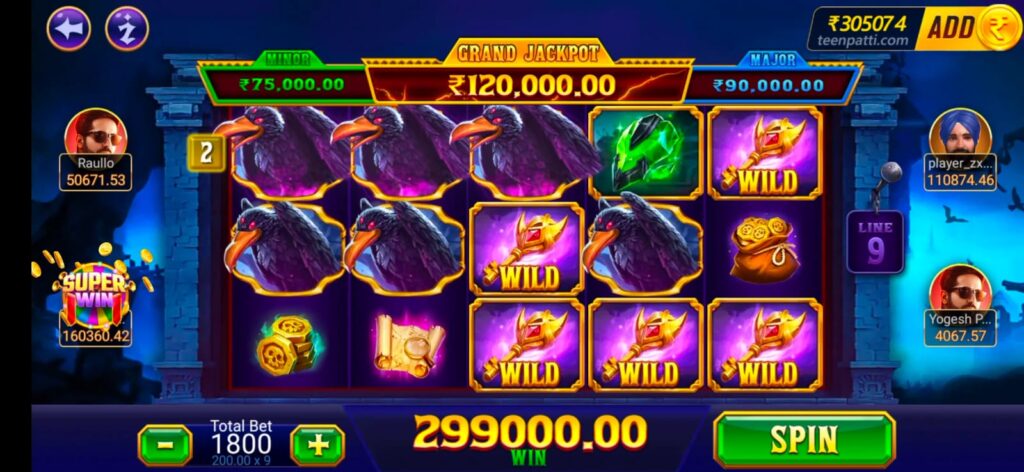Image resolution: width=1024 pixels, height=472 pixels.
Task: View the turbaned player's avatar
Action: (x=959, y=134)
